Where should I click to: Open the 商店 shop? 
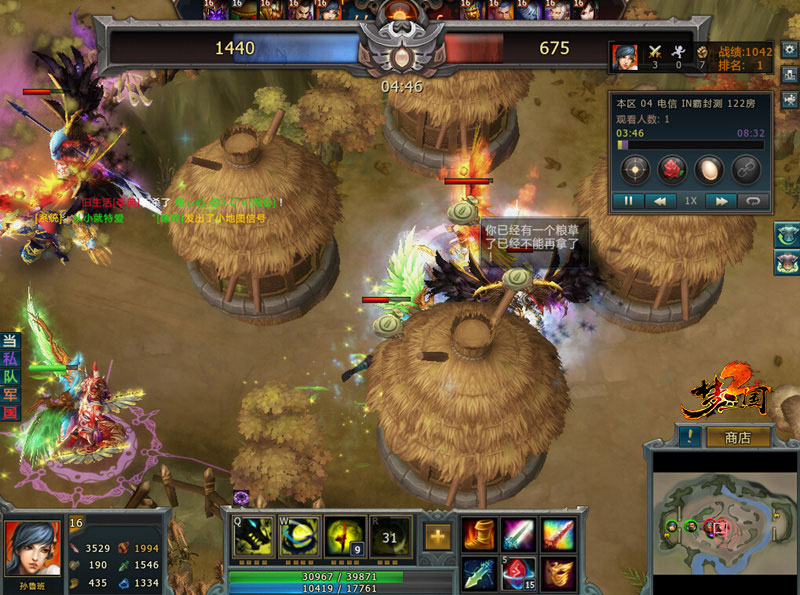click(x=738, y=437)
